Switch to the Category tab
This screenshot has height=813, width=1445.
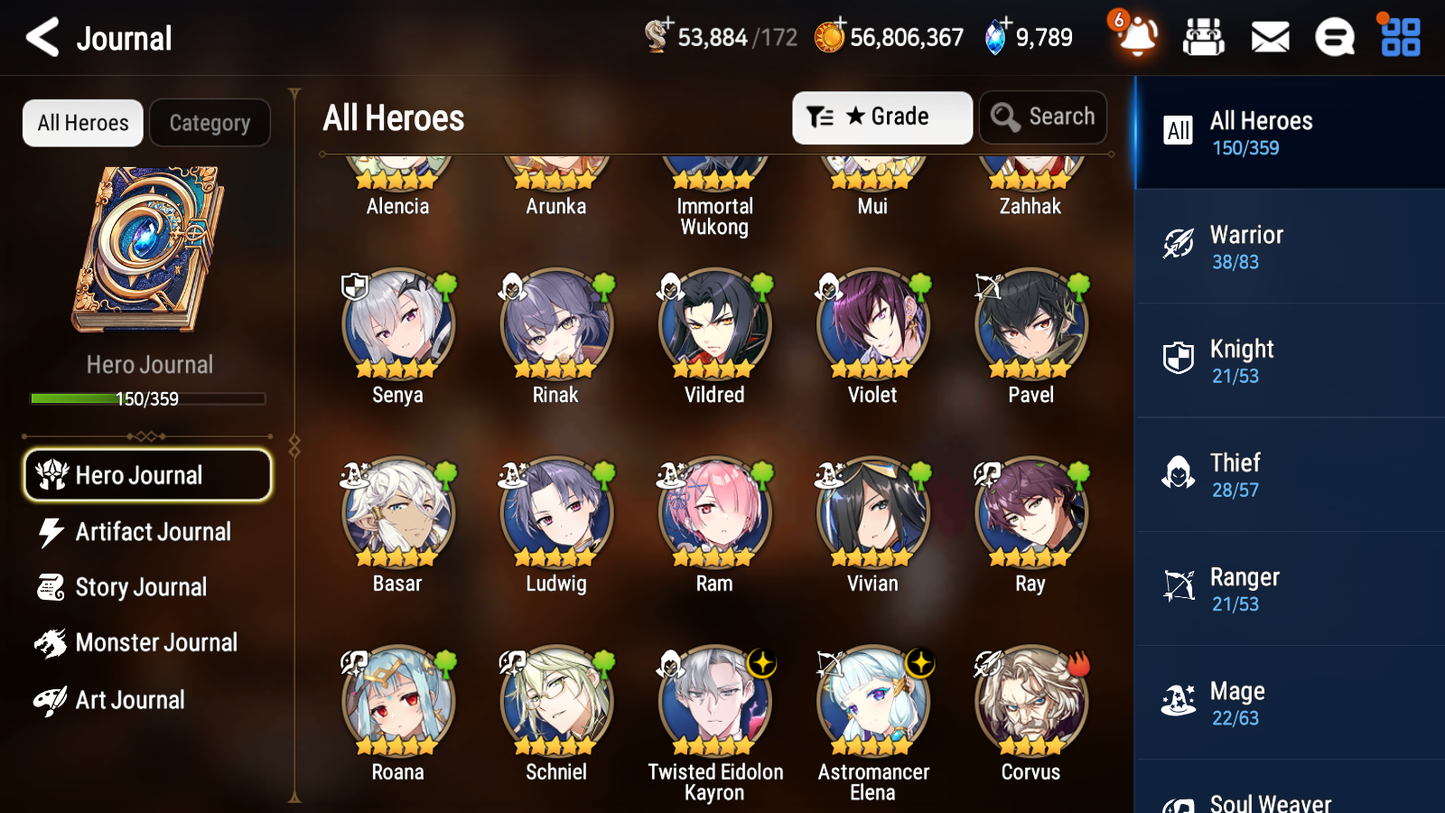point(210,123)
